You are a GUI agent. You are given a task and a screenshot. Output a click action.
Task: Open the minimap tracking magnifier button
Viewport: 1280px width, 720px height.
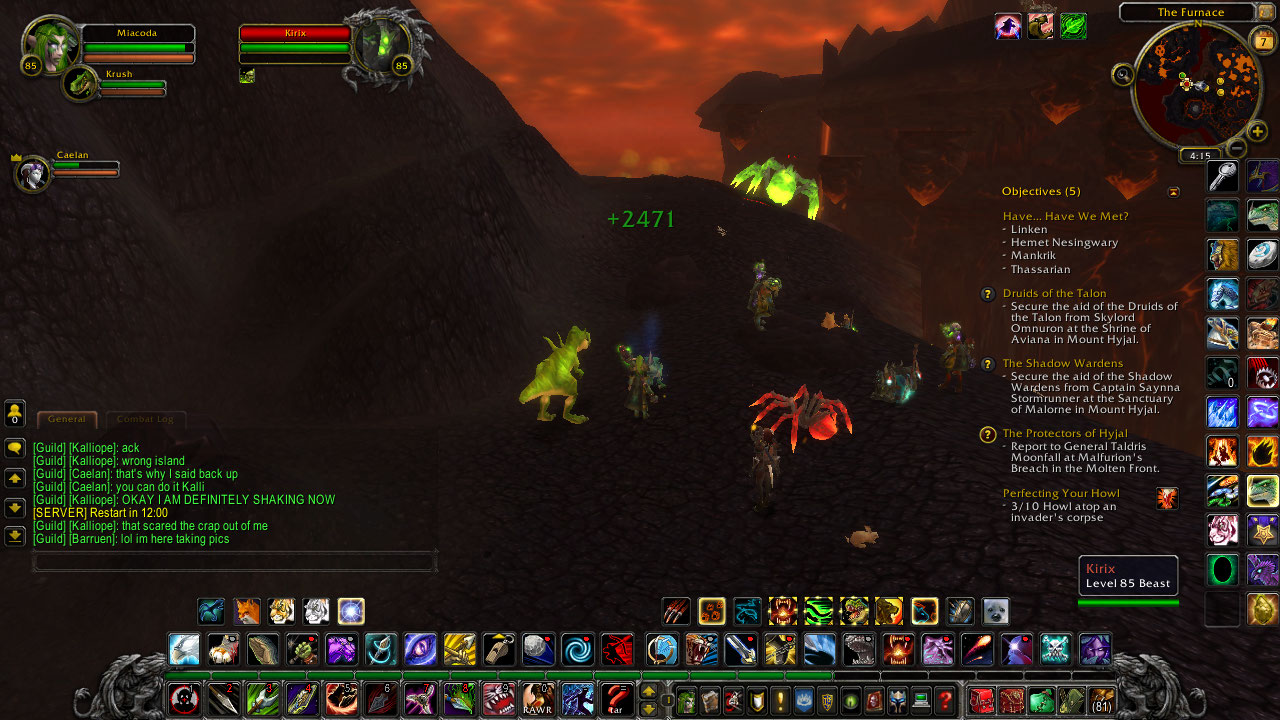click(x=1123, y=73)
